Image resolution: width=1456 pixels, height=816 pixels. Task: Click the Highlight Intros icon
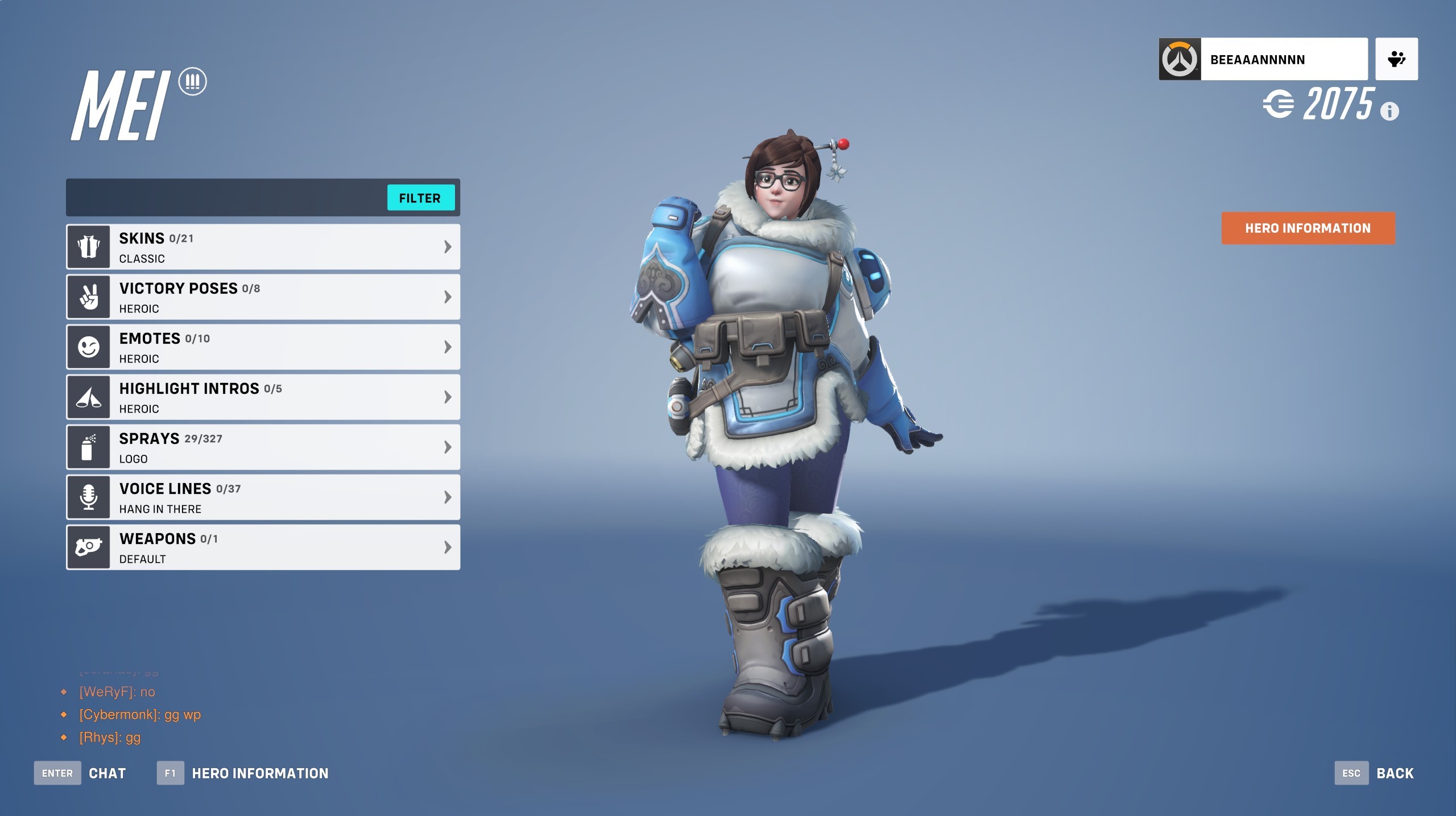point(88,397)
